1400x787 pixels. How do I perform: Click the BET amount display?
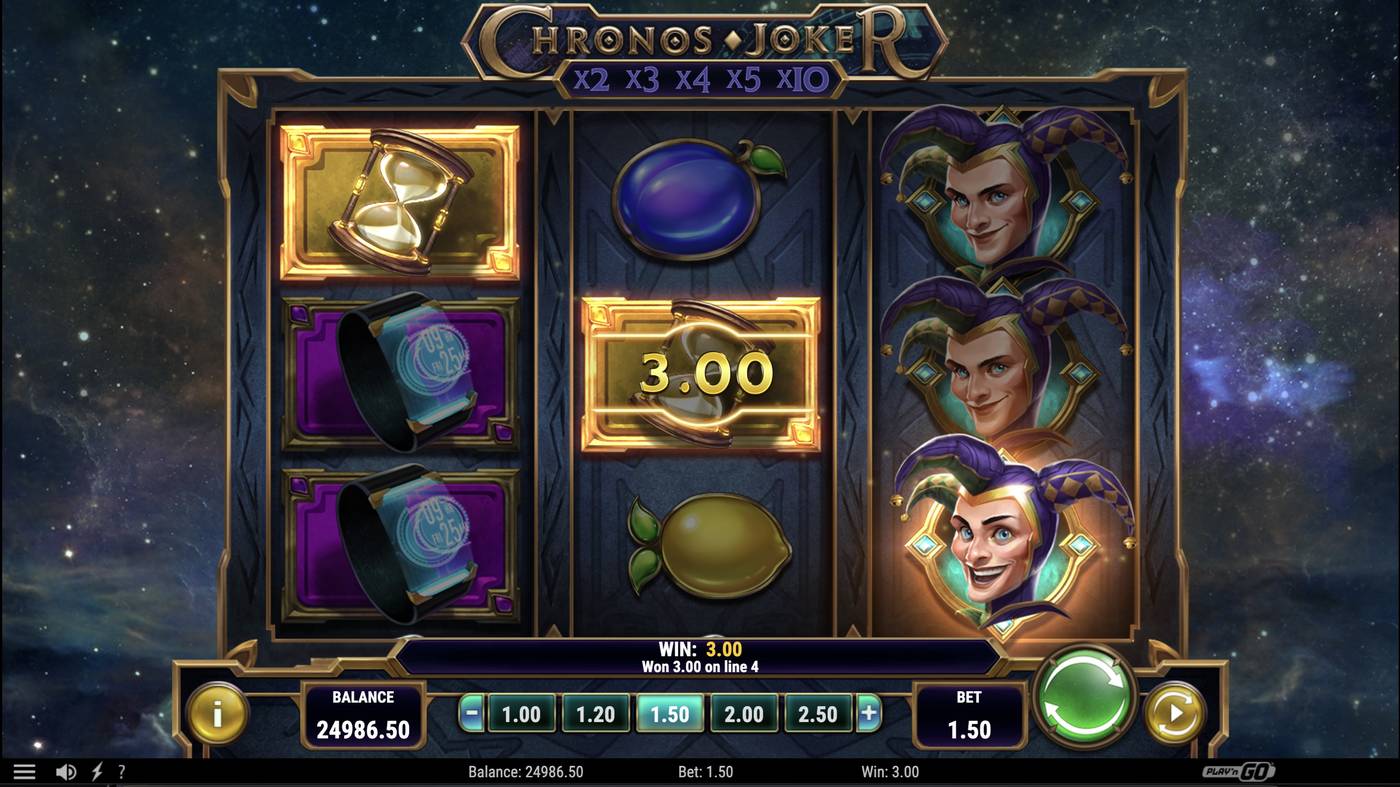(x=968, y=714)
